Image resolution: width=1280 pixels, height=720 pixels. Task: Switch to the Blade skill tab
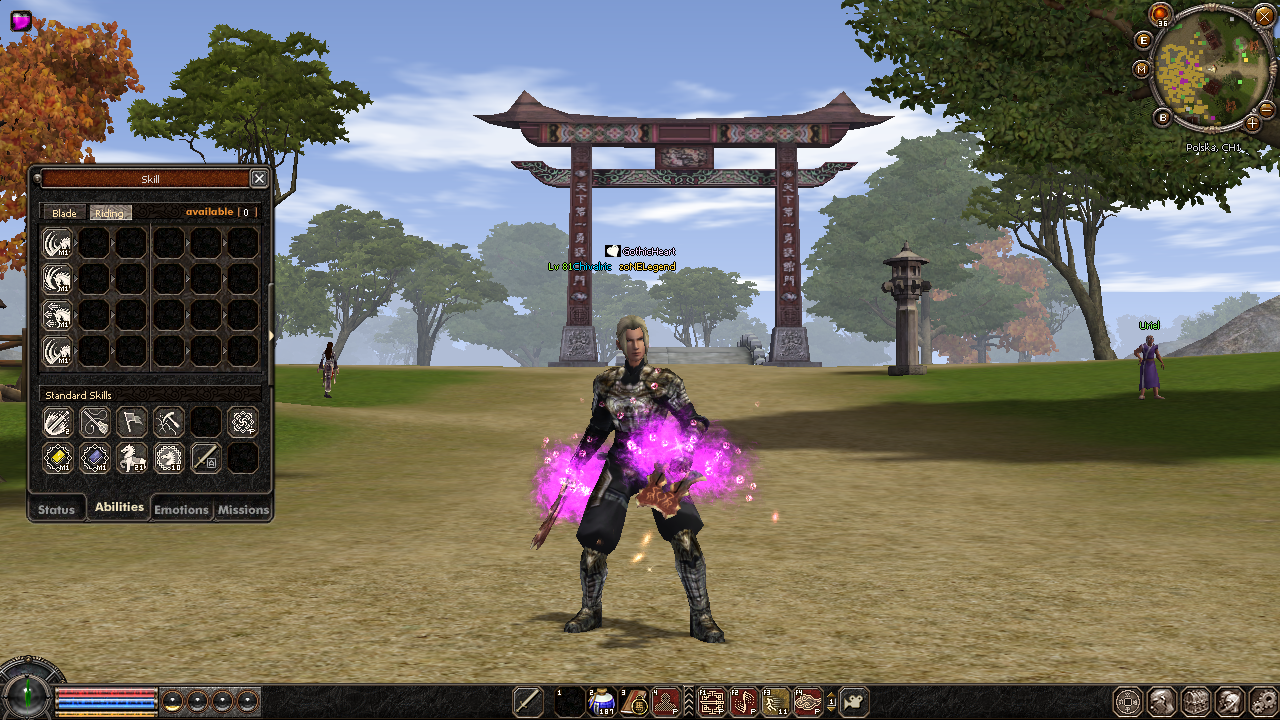tap(64, 213)
